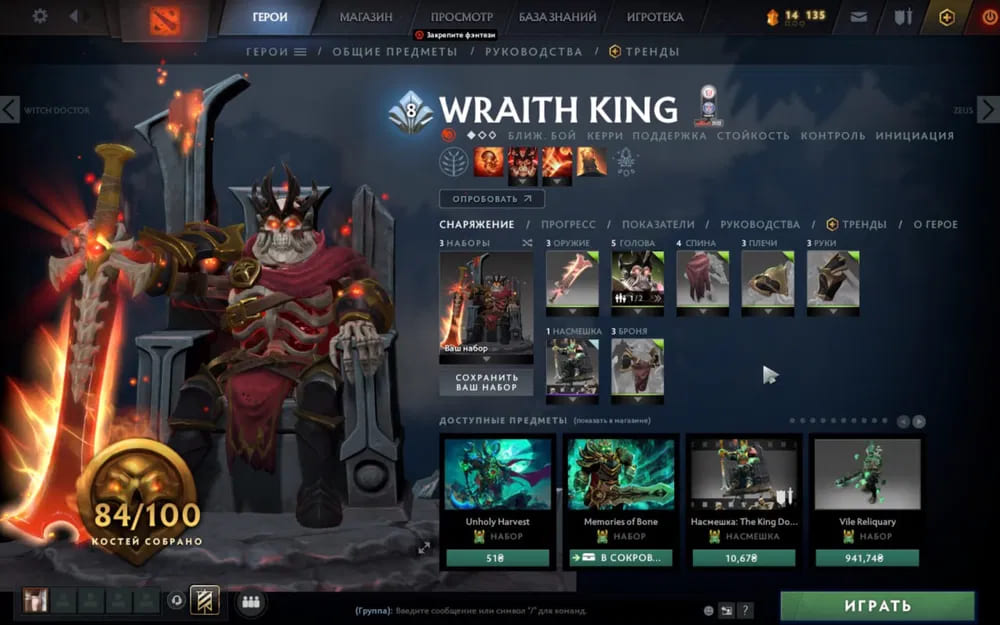Viewport: 1000px width, 625px height.
Task: Try the hero with Опробовать button
Action: pos(491,199)
